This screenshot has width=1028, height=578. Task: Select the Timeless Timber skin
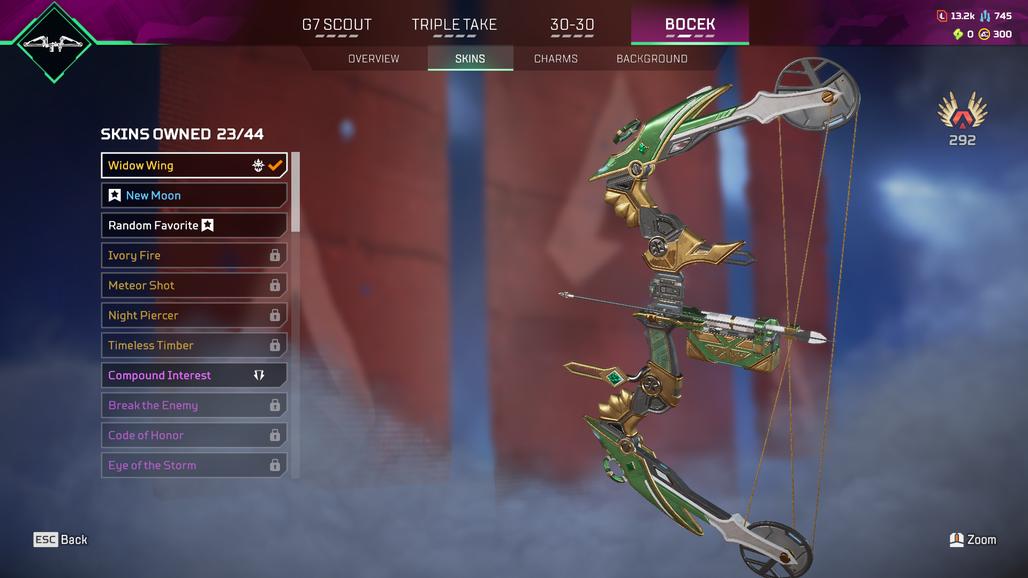tap(194, 345)
